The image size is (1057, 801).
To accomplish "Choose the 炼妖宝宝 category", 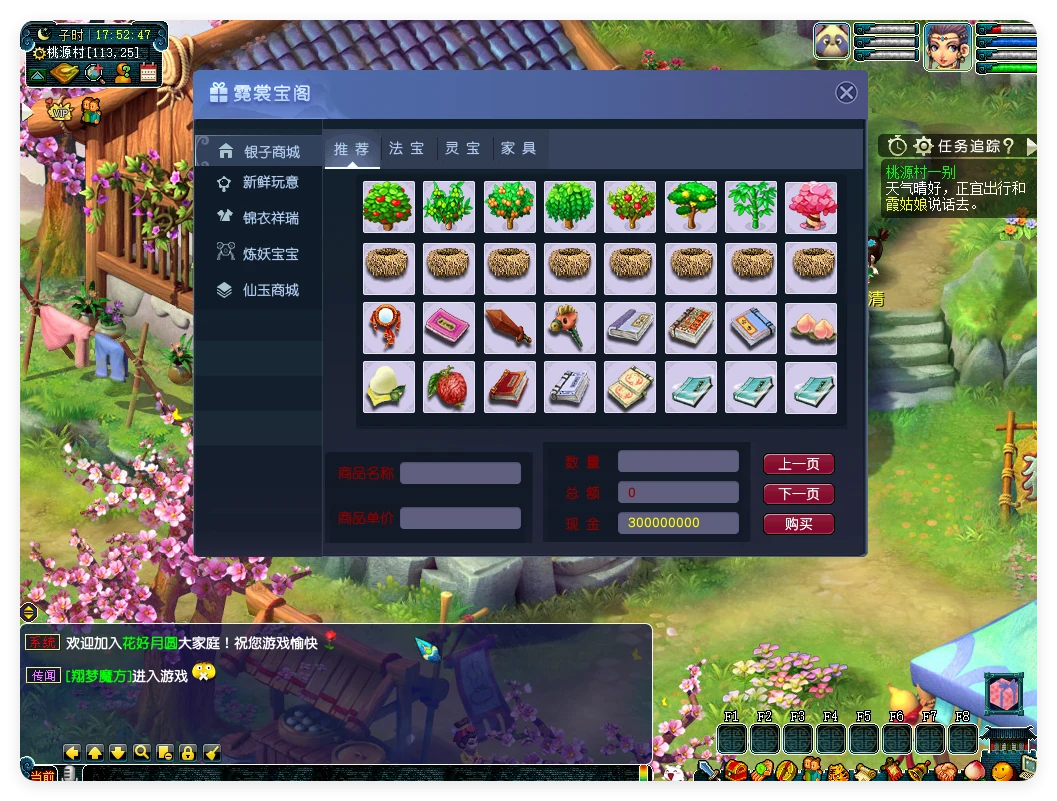I will point(260,254).
